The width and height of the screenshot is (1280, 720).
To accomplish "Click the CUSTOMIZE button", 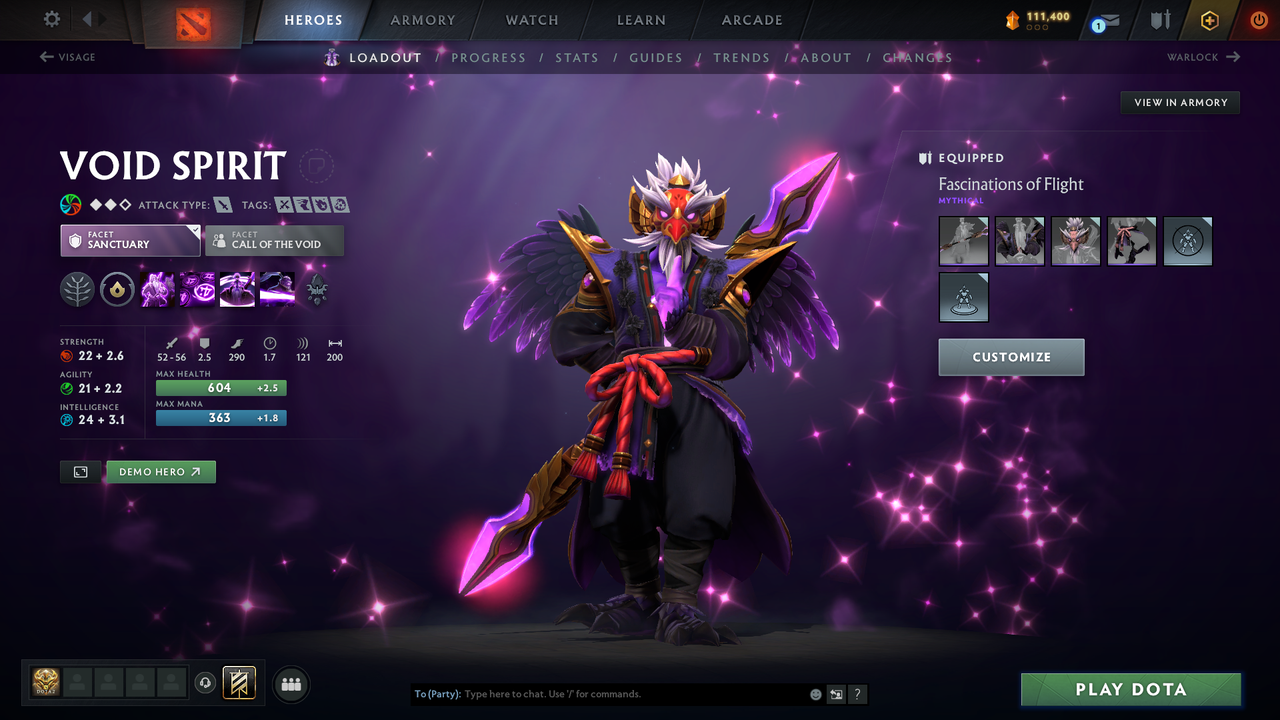I will 1011,357.
